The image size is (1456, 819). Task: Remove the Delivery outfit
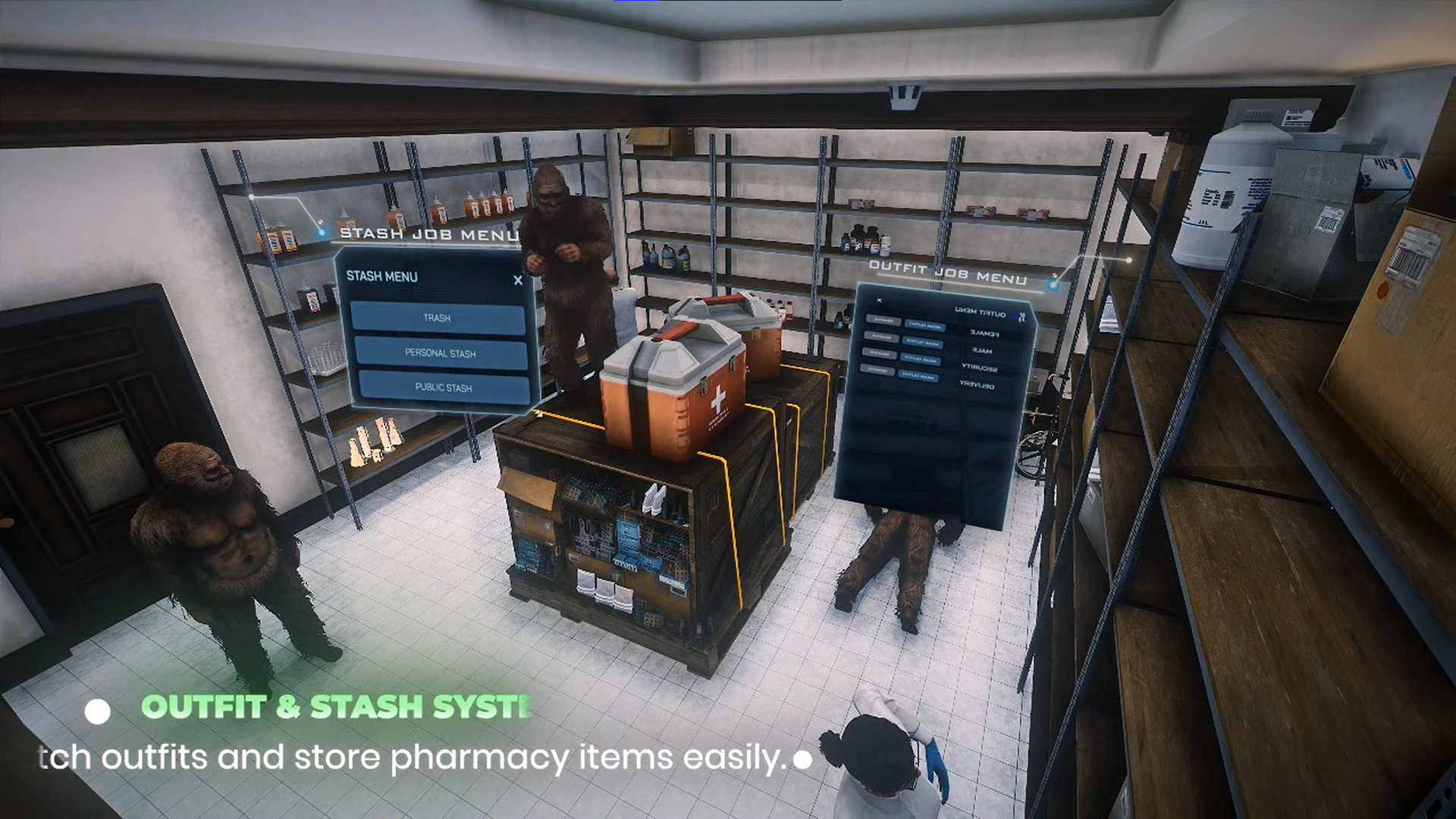pos(877,370)
